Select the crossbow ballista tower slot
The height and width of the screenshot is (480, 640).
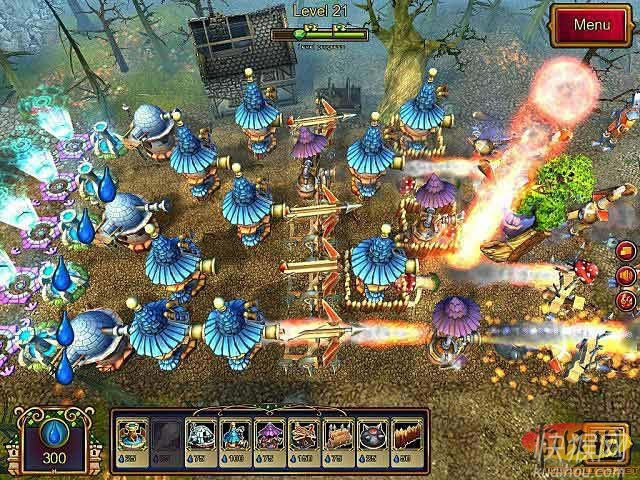pos(304,439)
